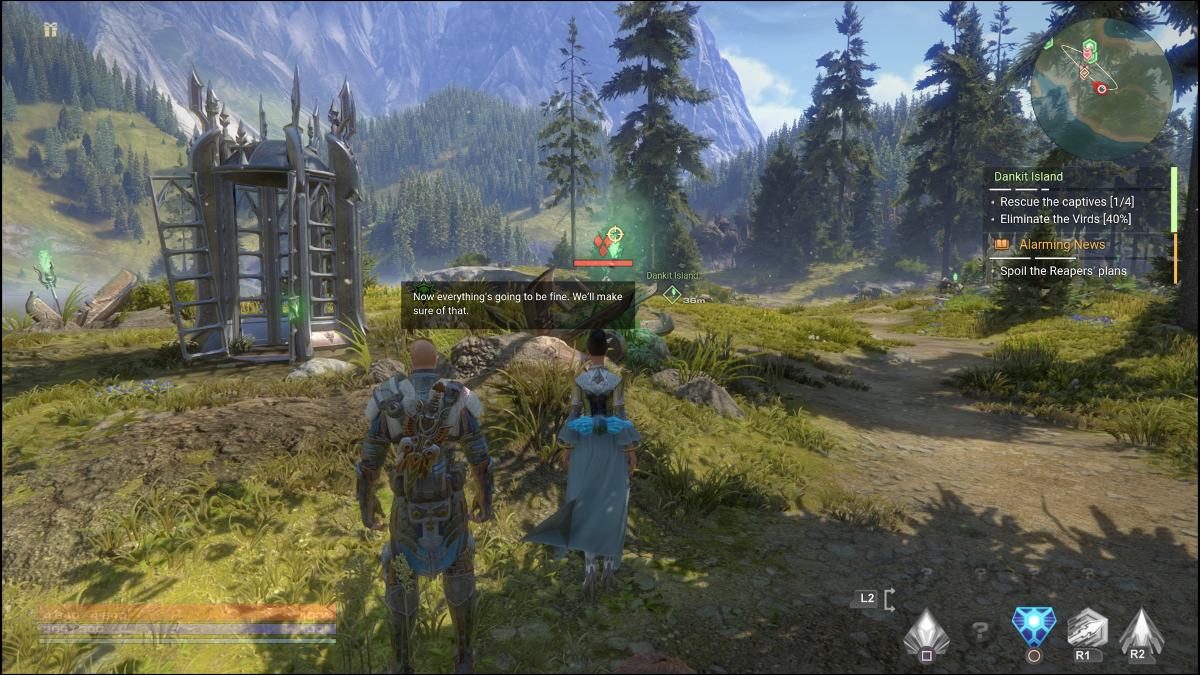
Task: Click the yellow gift box icon
Action: (x=50, y=30)
